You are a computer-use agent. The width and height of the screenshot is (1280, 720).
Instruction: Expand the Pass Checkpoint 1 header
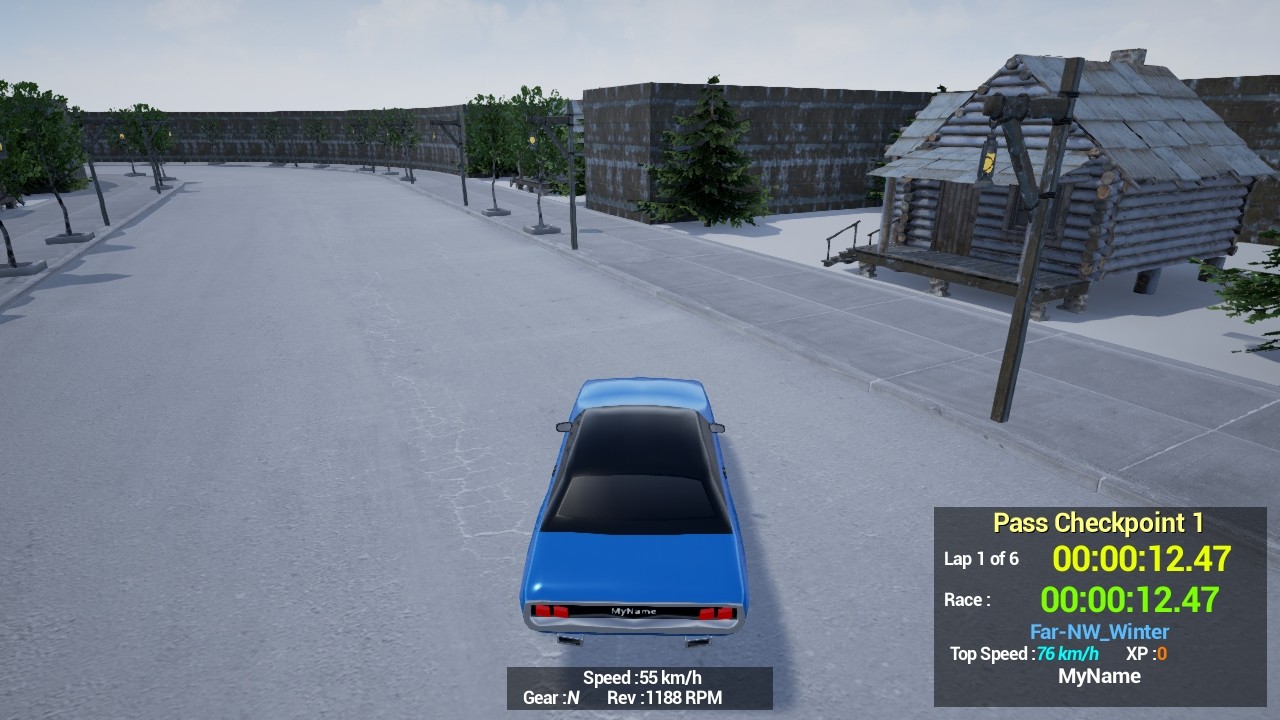click(1101, 522)
